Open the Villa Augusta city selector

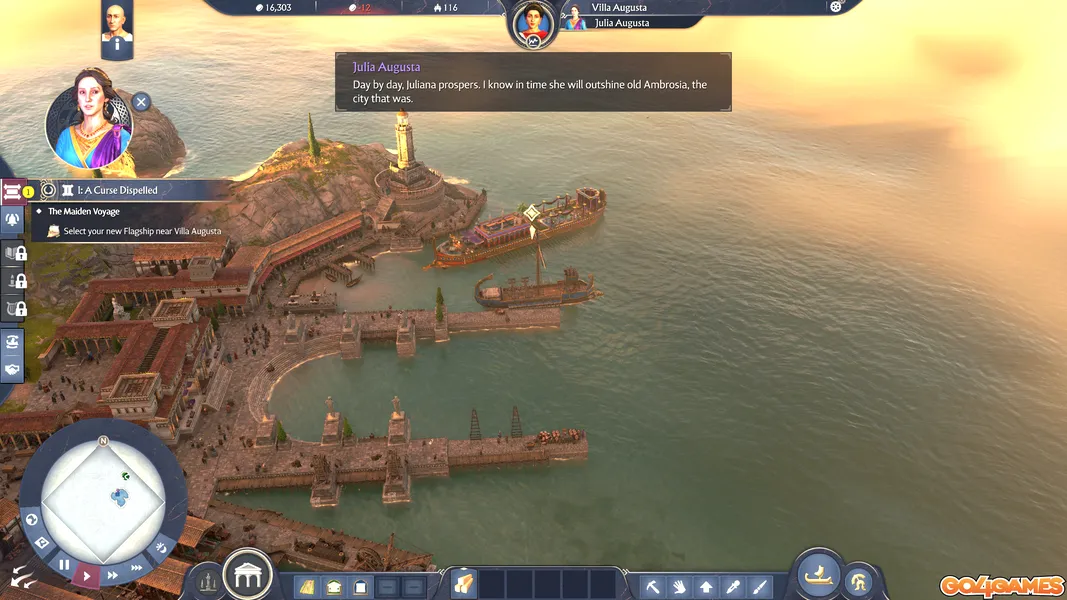[x=619, y=8]
